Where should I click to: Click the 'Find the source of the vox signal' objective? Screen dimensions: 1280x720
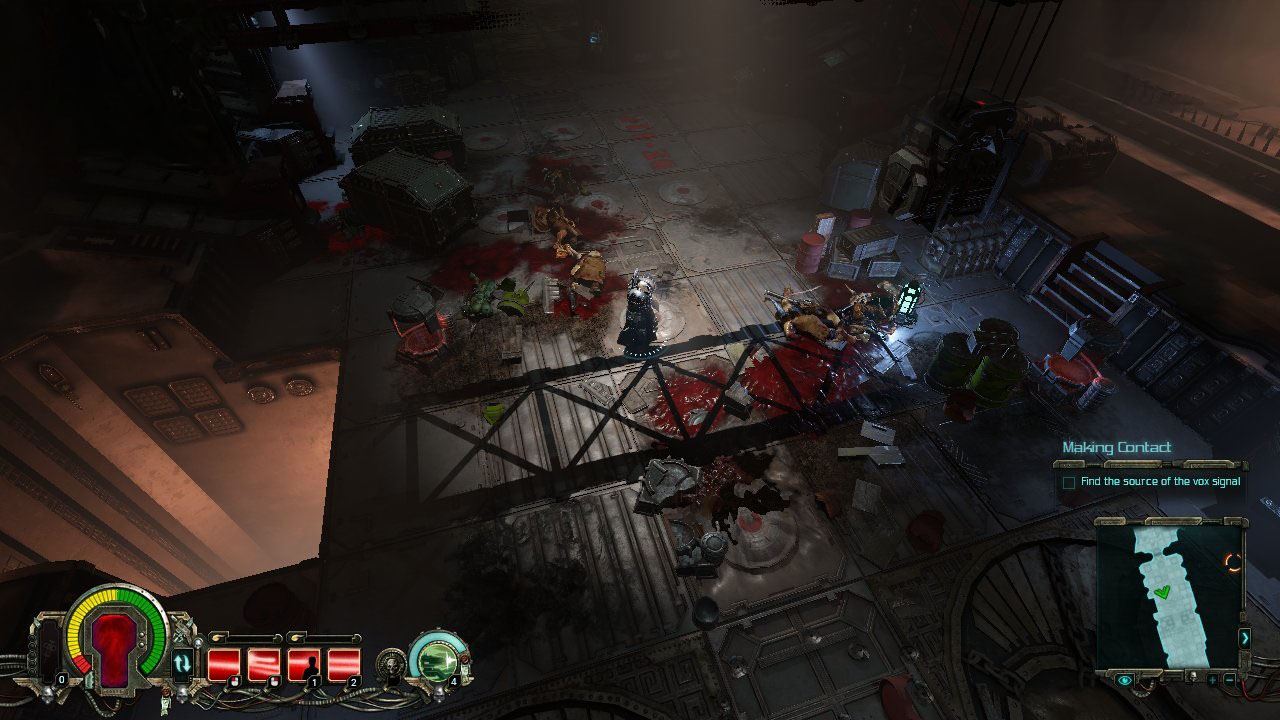pos(1160,481)
